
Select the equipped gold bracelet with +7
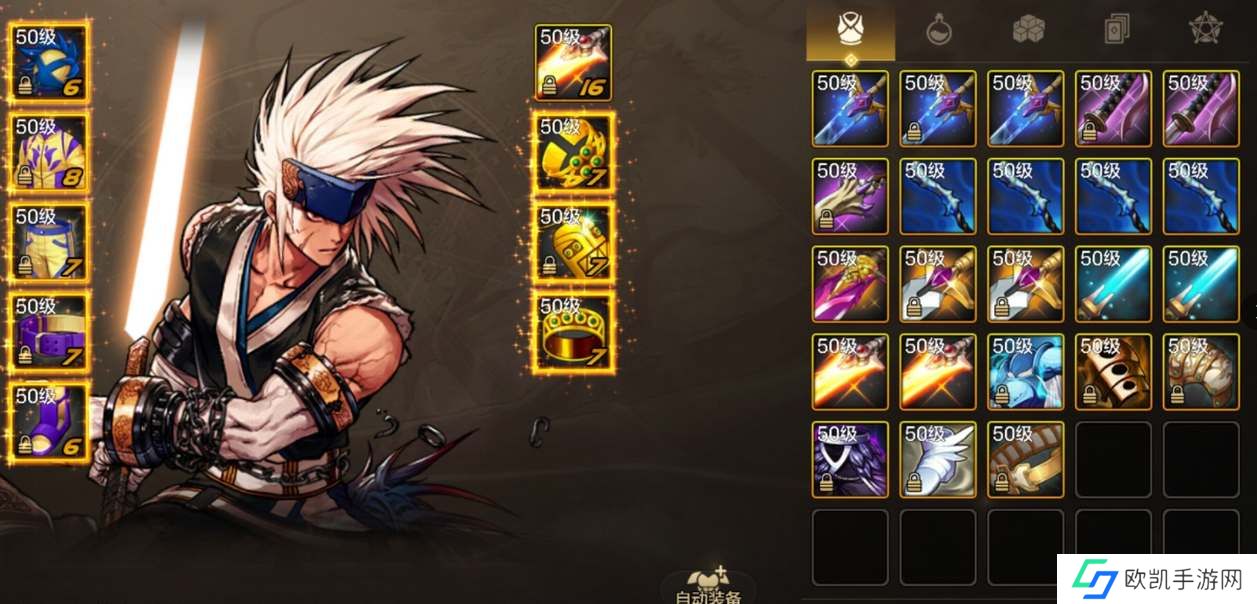pyautogui.click(x=574, y=242)
